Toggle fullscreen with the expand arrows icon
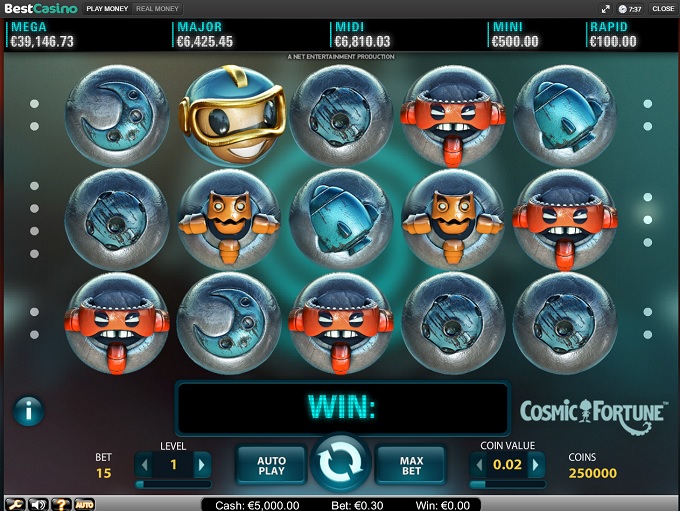 (x=606, y=8)
